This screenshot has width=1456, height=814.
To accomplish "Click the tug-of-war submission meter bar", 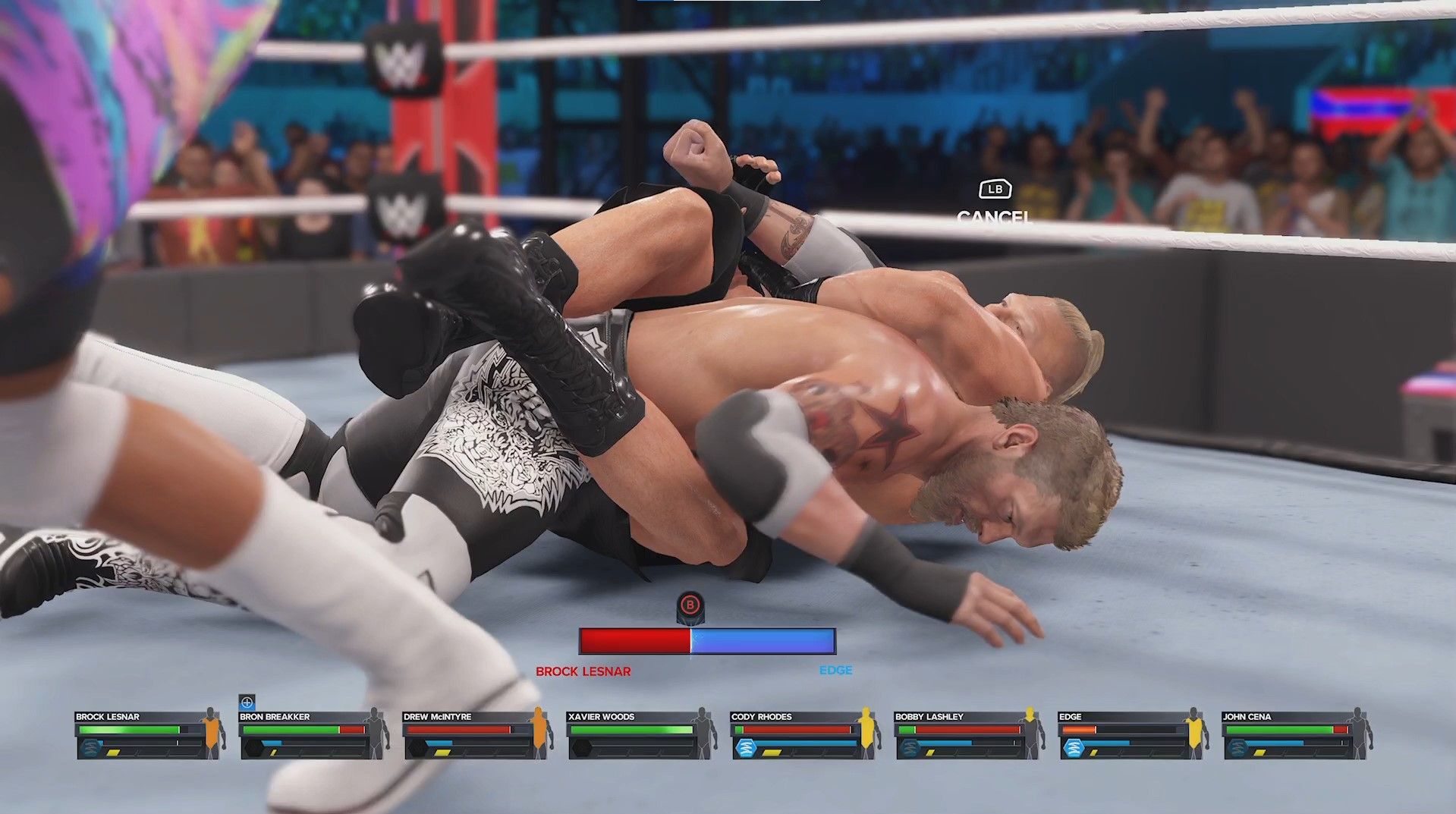I will coord(707,641).
